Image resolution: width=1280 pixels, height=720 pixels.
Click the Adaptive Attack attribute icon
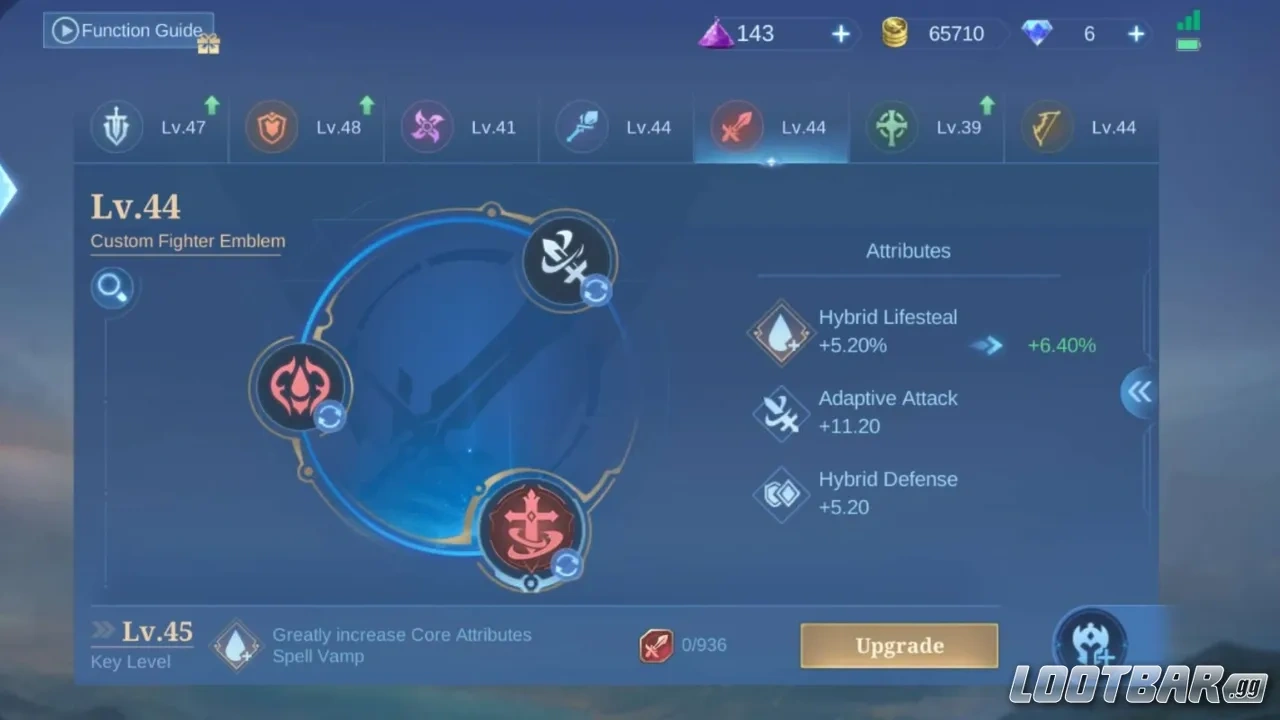pos(781,412)
